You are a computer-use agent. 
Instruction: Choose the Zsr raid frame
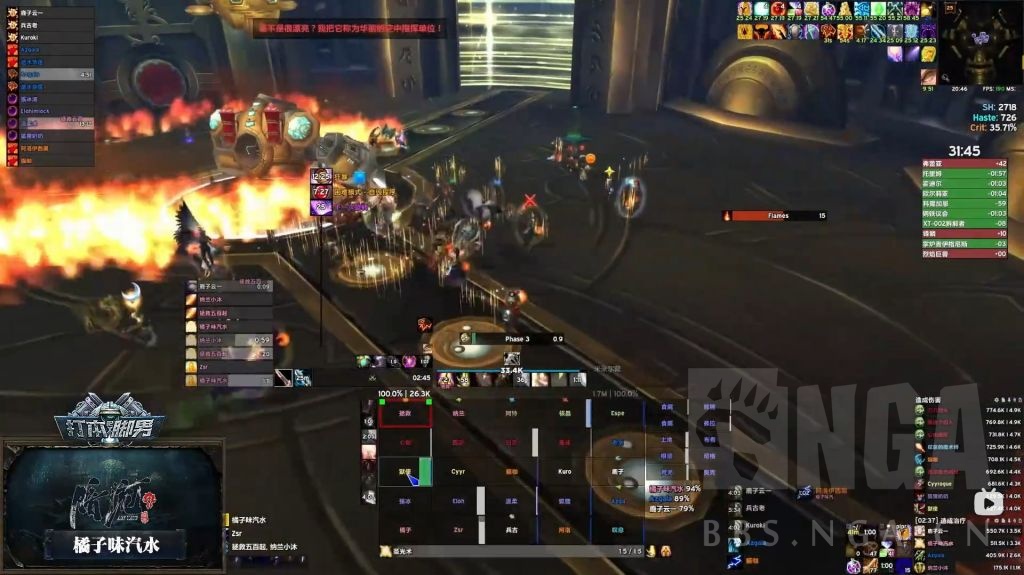(458, 530)
